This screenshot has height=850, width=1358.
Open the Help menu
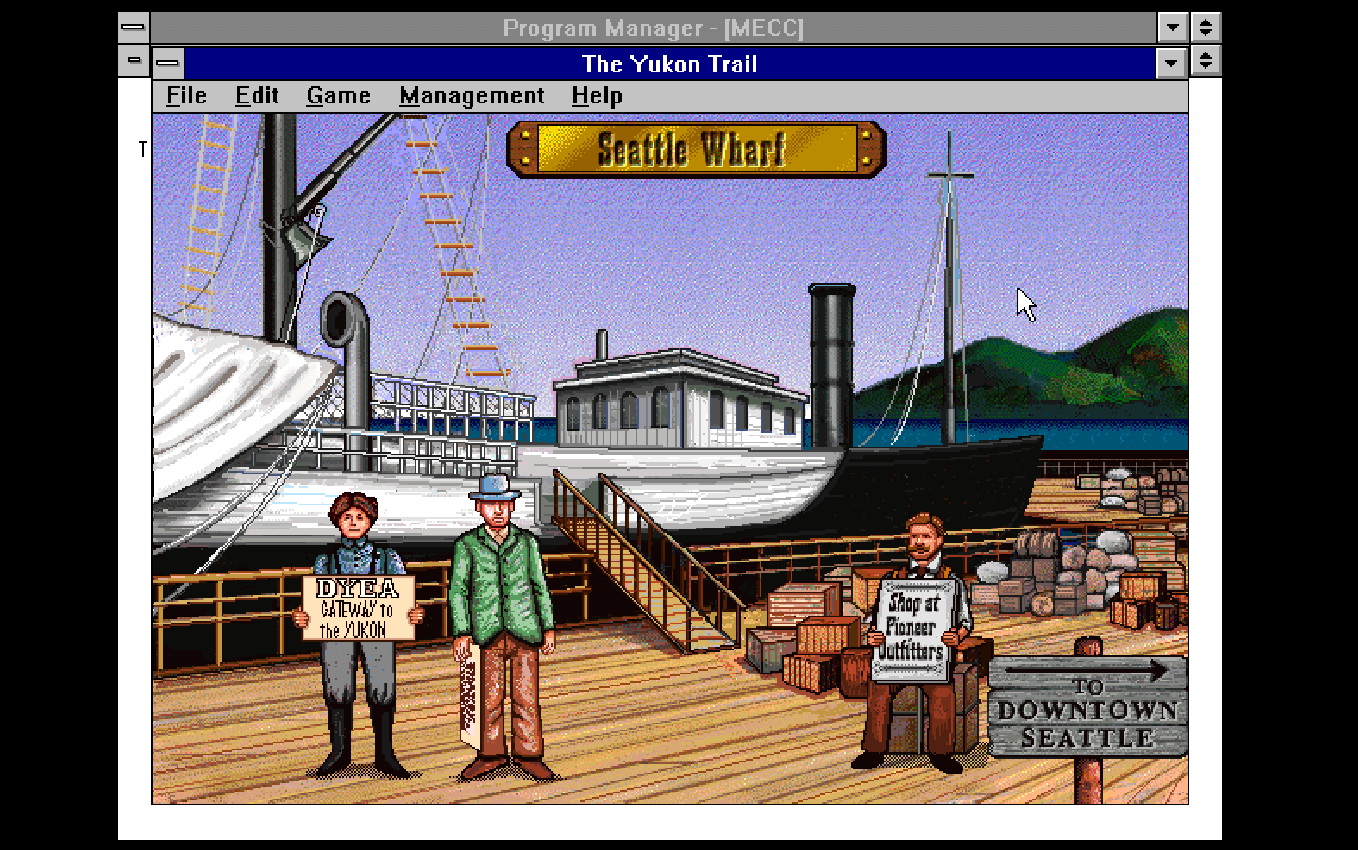[596, 95]
